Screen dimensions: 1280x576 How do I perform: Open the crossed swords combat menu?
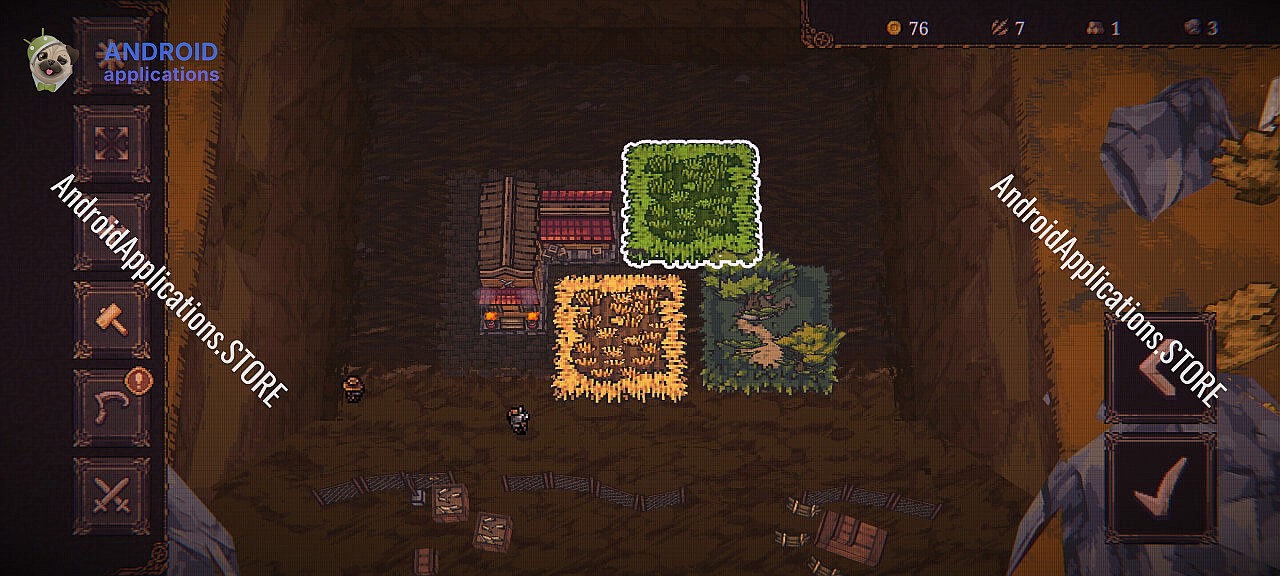pos(111,495)
